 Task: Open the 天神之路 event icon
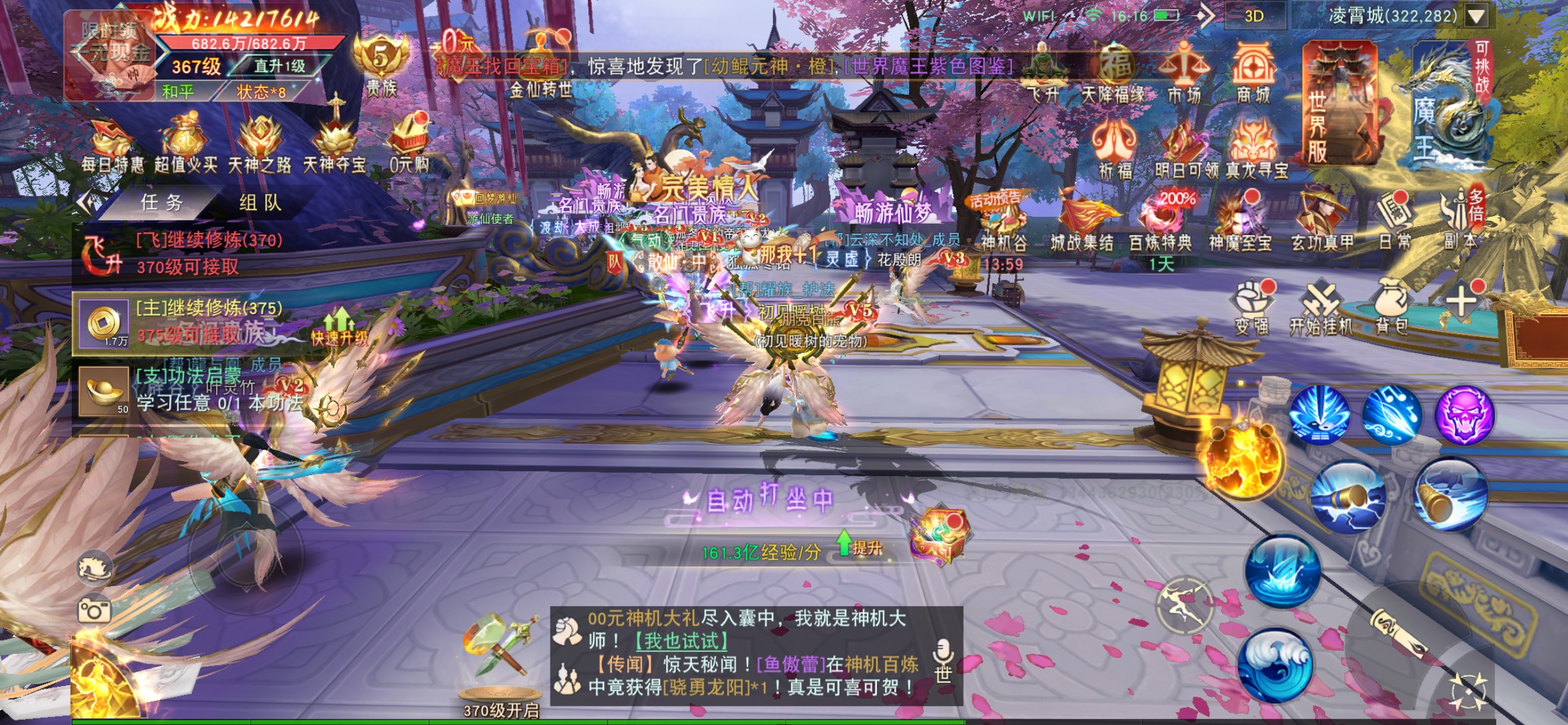click(x=260, y=146)
